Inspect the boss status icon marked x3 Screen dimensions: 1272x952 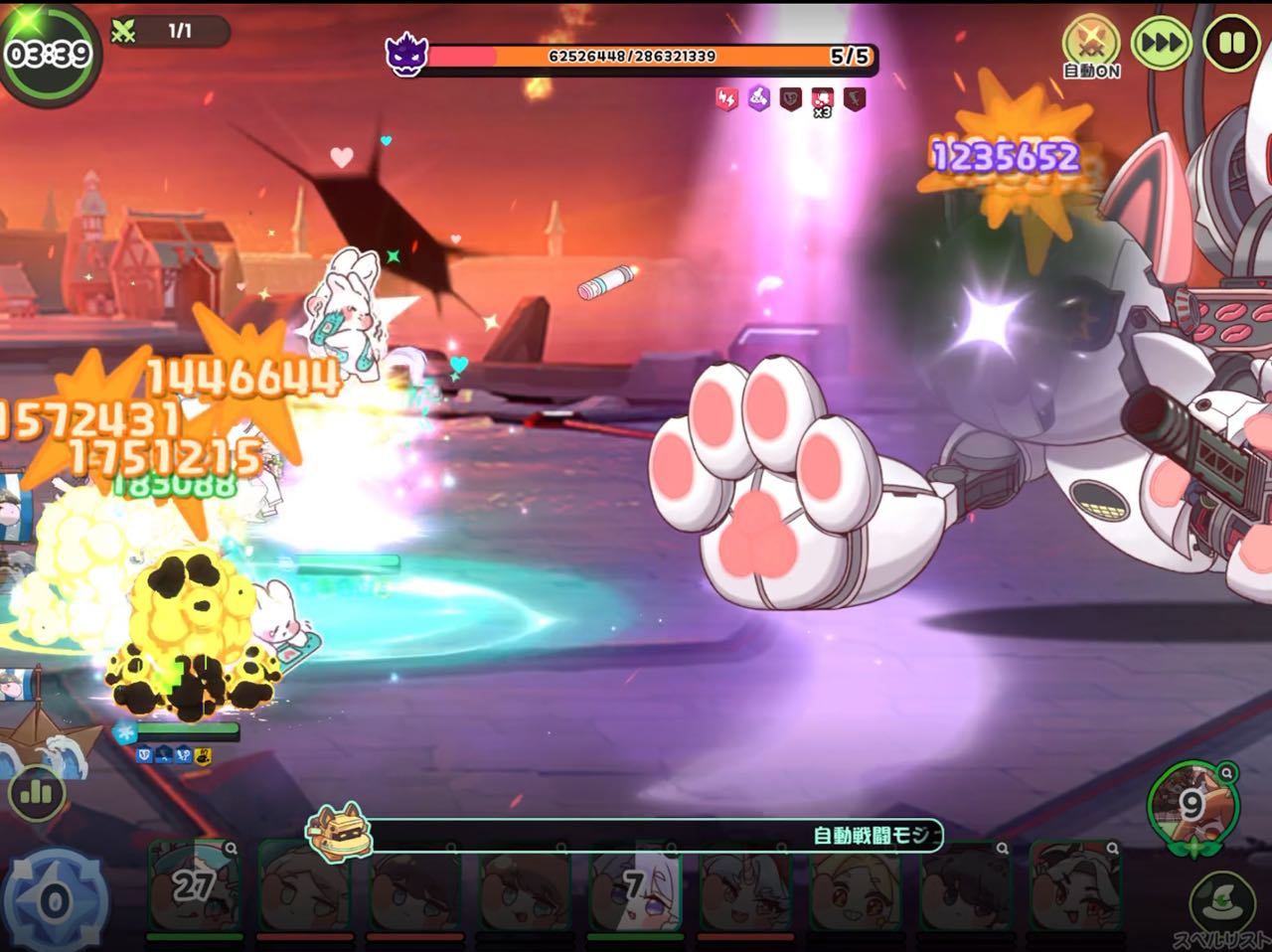(822, 99)
